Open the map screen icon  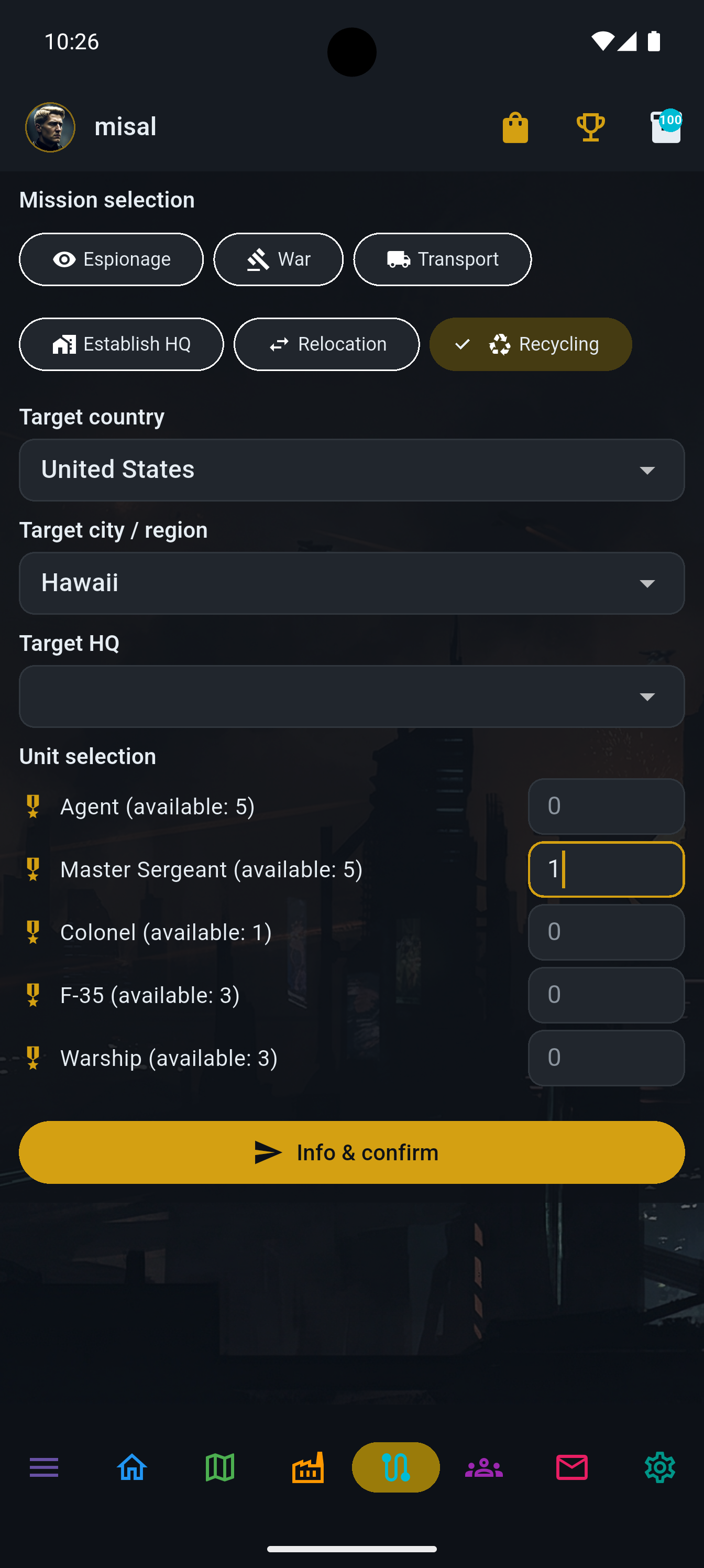pyautogui.click(x=219, y=1467)
